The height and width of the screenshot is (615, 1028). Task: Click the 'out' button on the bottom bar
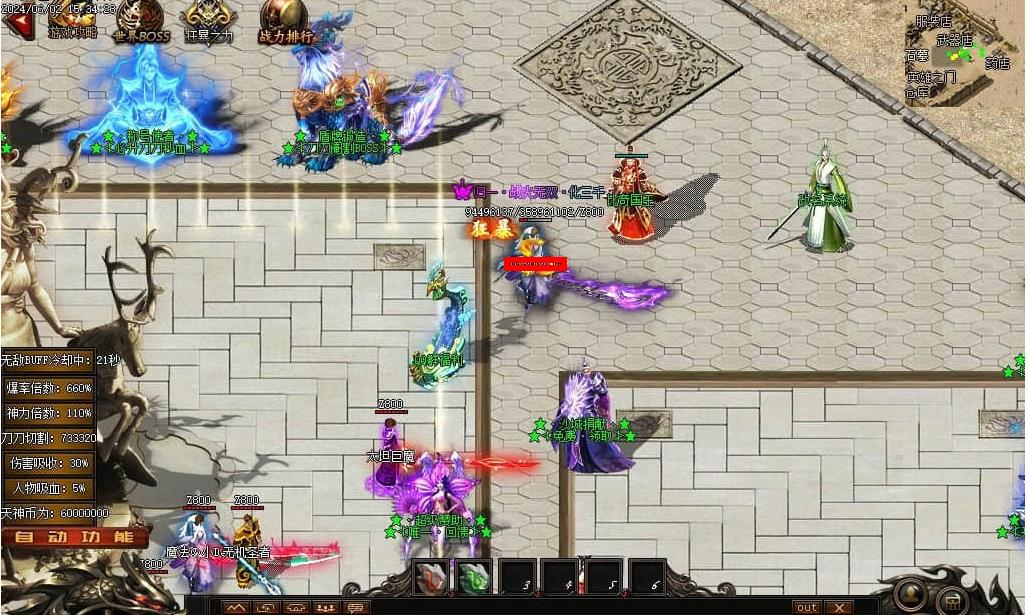click(x=806, y=607)
